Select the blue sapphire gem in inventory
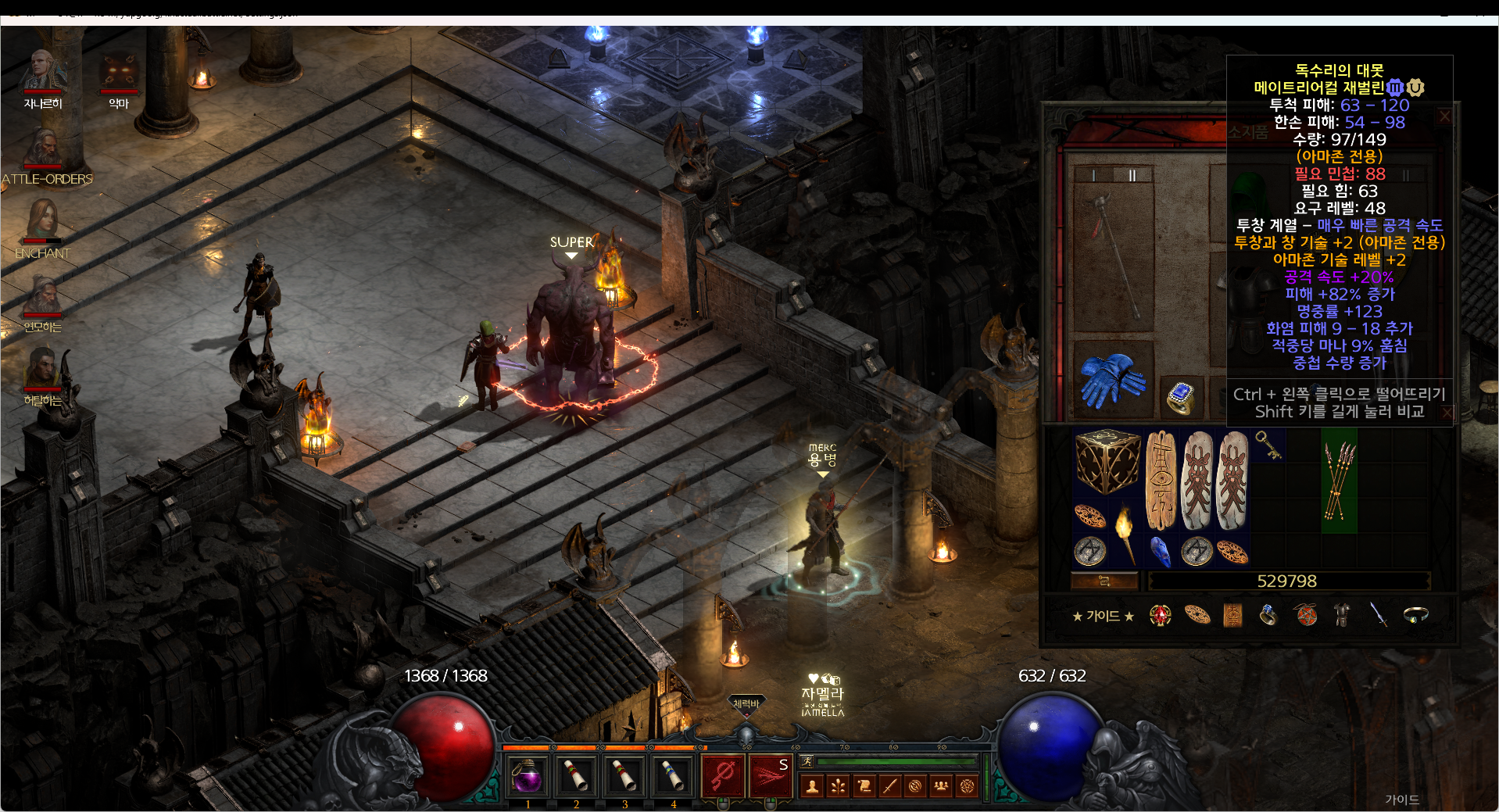 tap(1161, 551)
